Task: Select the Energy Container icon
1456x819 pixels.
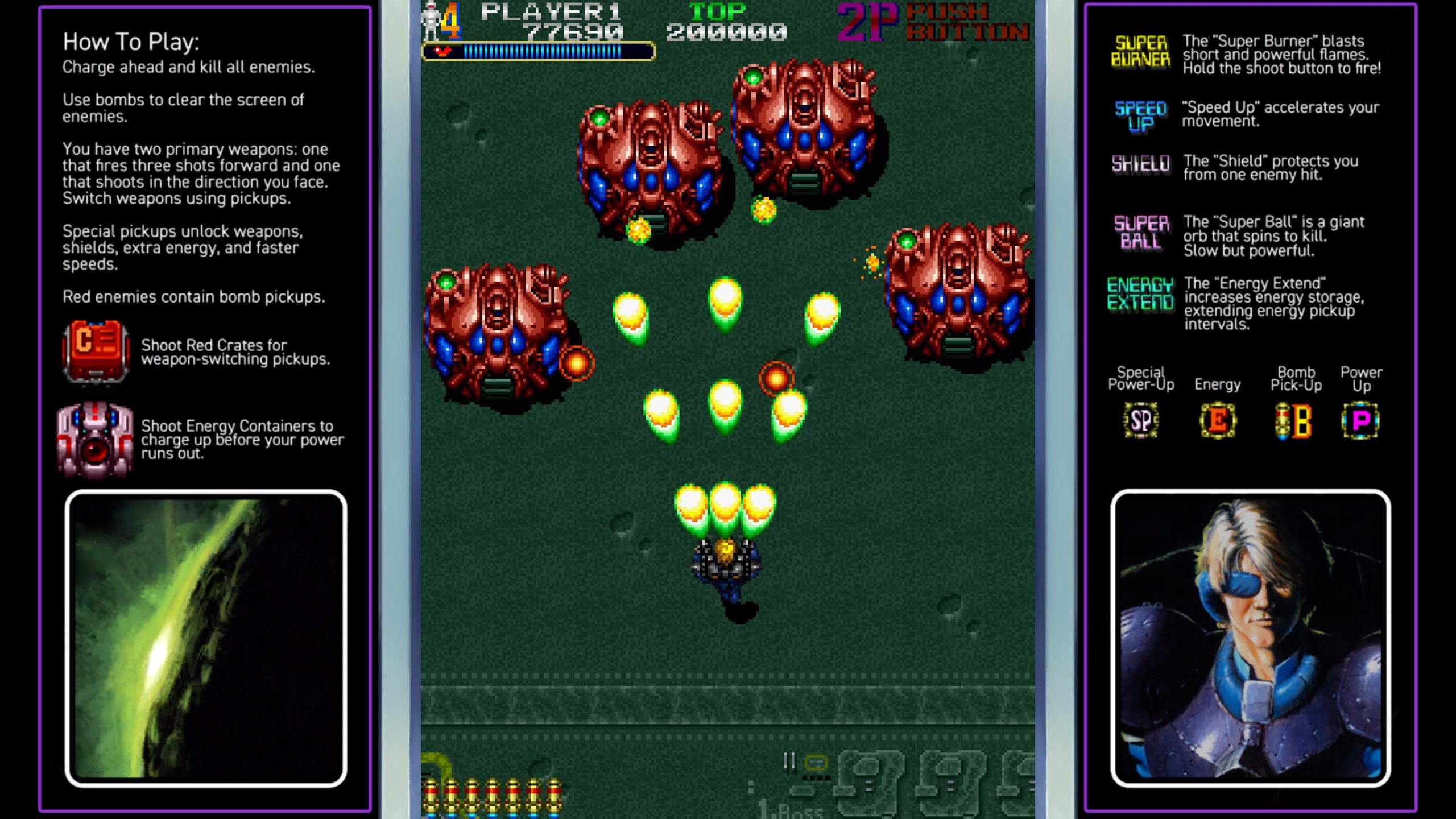Action: tap(96, 439)
